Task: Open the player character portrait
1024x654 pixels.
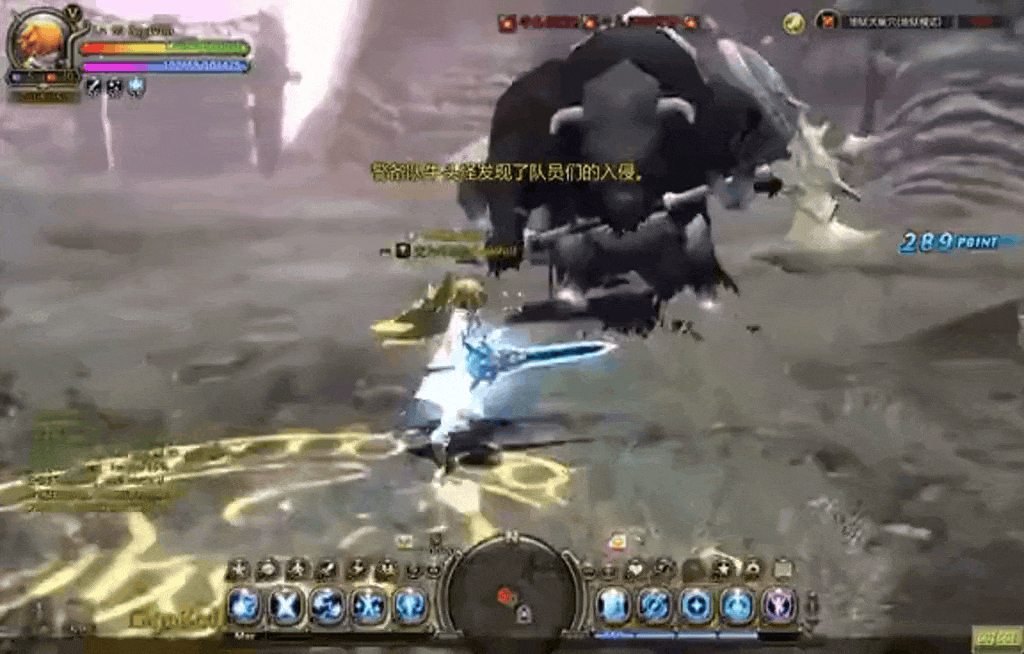Action: 41,44
